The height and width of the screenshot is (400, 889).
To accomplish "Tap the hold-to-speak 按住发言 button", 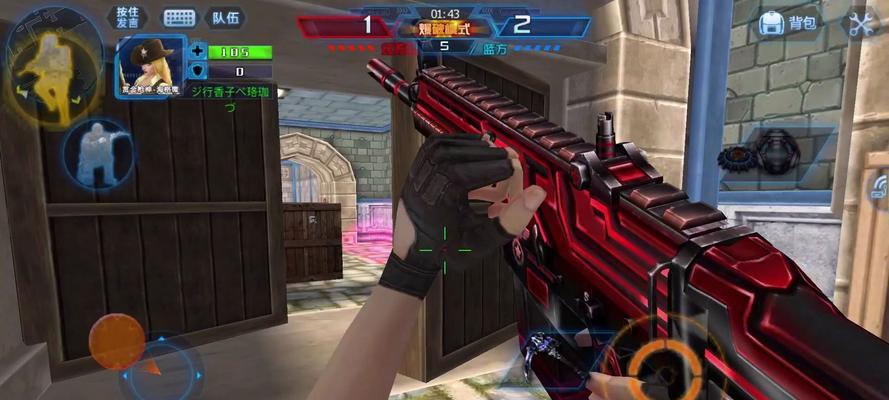I will coord(127,17).
